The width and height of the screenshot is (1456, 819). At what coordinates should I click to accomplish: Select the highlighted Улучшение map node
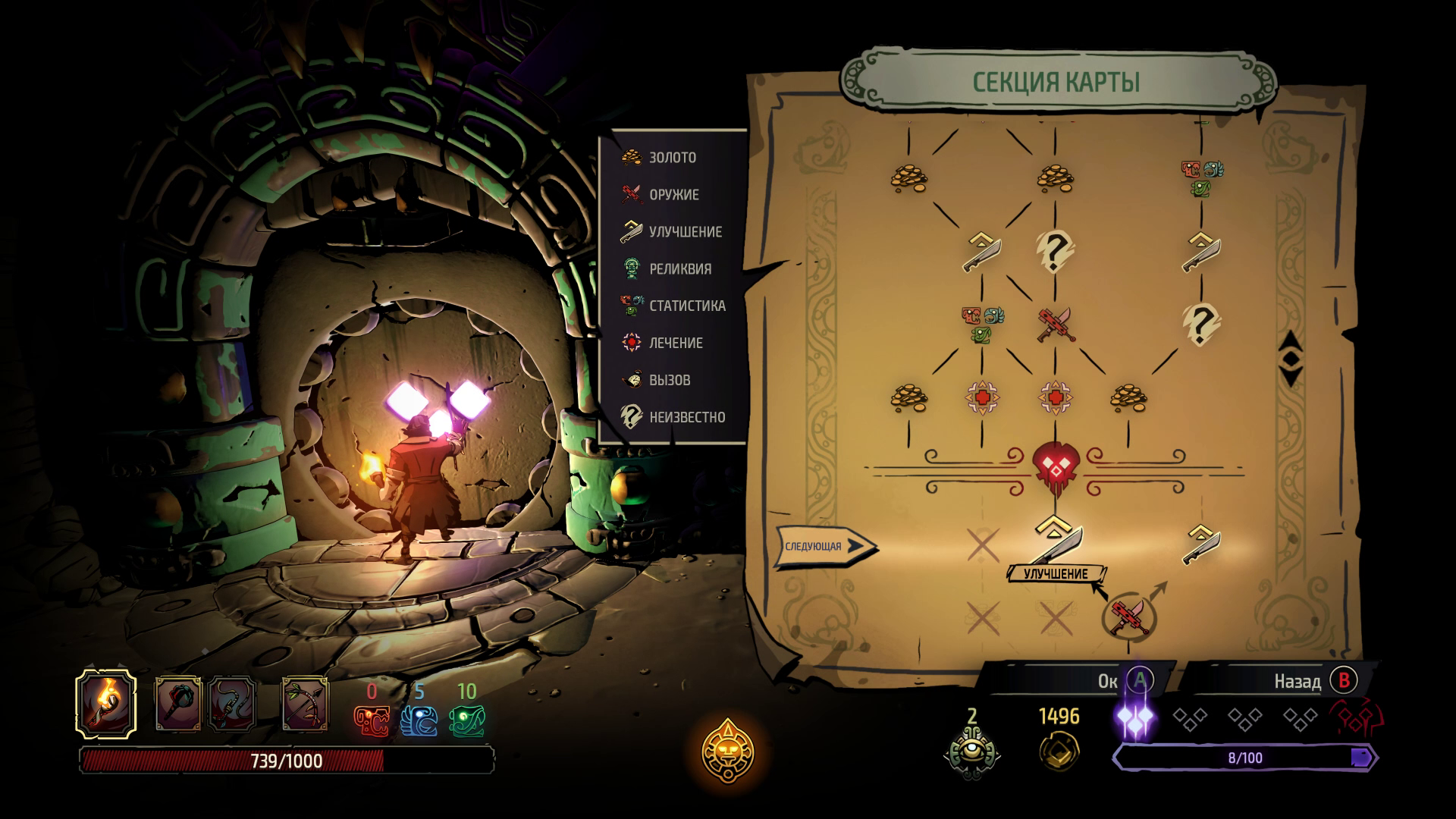pyautogui.click(x=1055, y=540)
